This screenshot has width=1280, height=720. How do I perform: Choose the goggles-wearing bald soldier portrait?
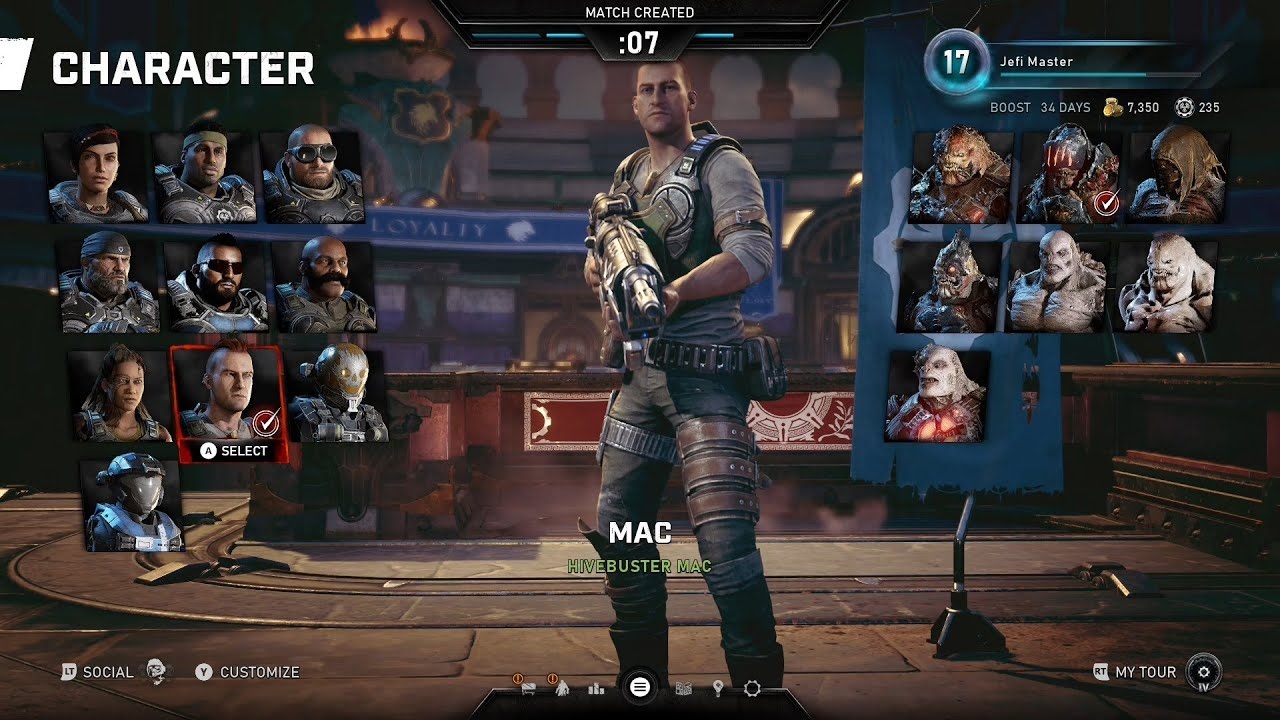coord(313,174)
